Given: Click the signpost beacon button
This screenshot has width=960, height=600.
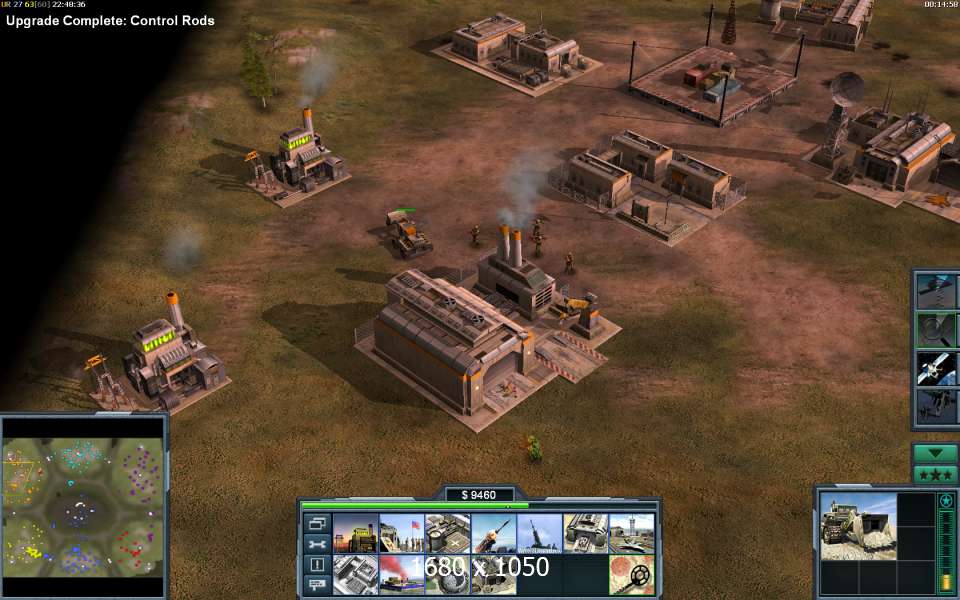Looking at the screenshot, I should click(x=317, y=585).
